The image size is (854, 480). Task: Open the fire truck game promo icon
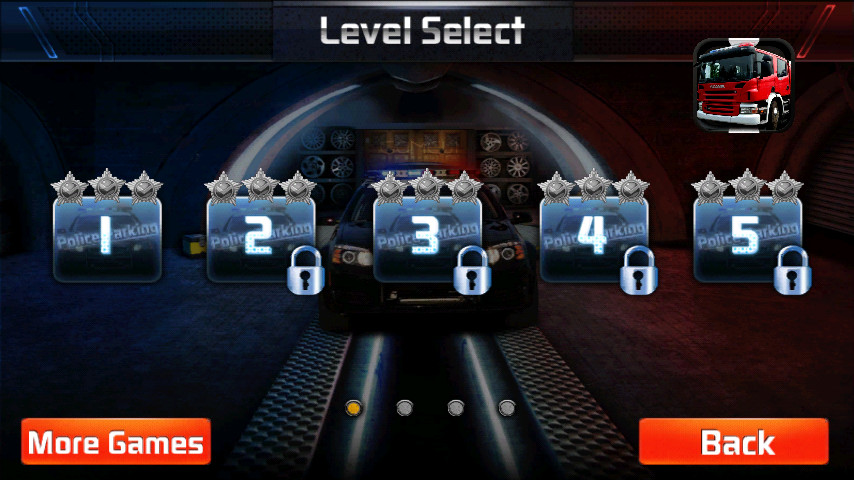pyautogui.click(x=743, y=85)
